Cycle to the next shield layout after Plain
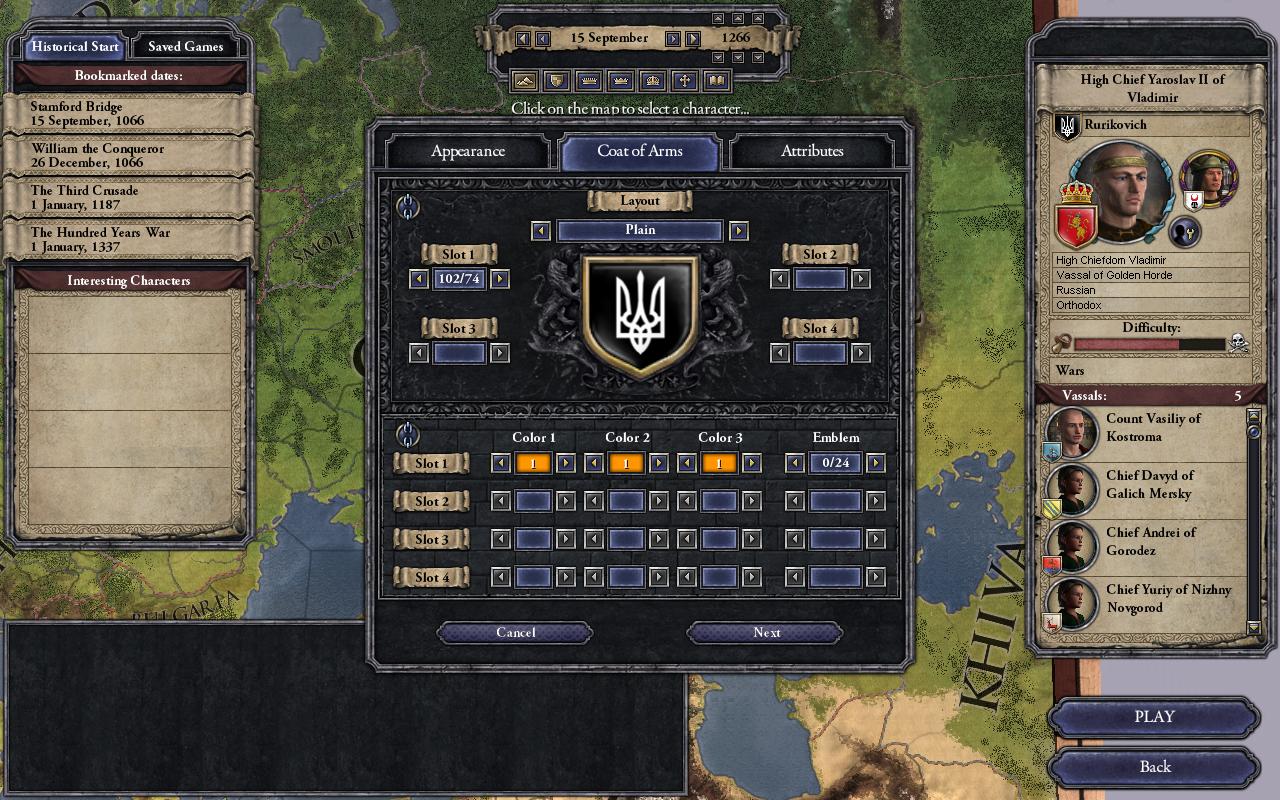The image size is (1280, 800). click(x=739, y=231)
